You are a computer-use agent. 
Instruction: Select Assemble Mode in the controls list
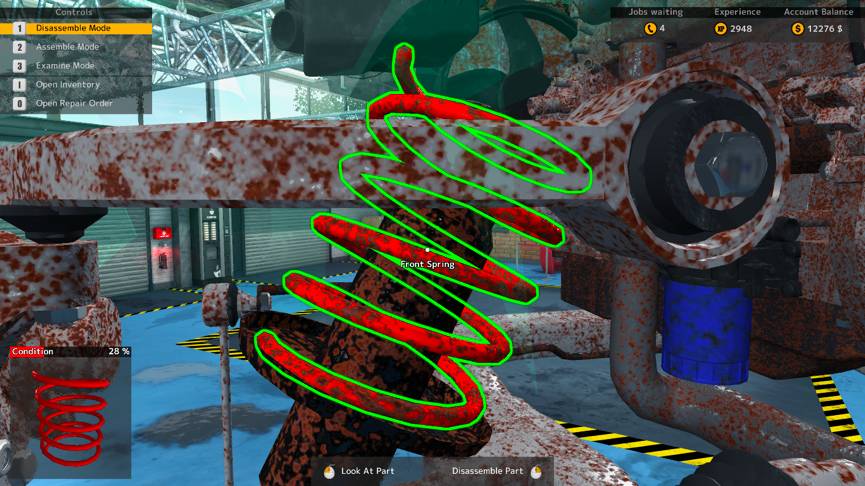pyautogui.click(x=68, y=47)
